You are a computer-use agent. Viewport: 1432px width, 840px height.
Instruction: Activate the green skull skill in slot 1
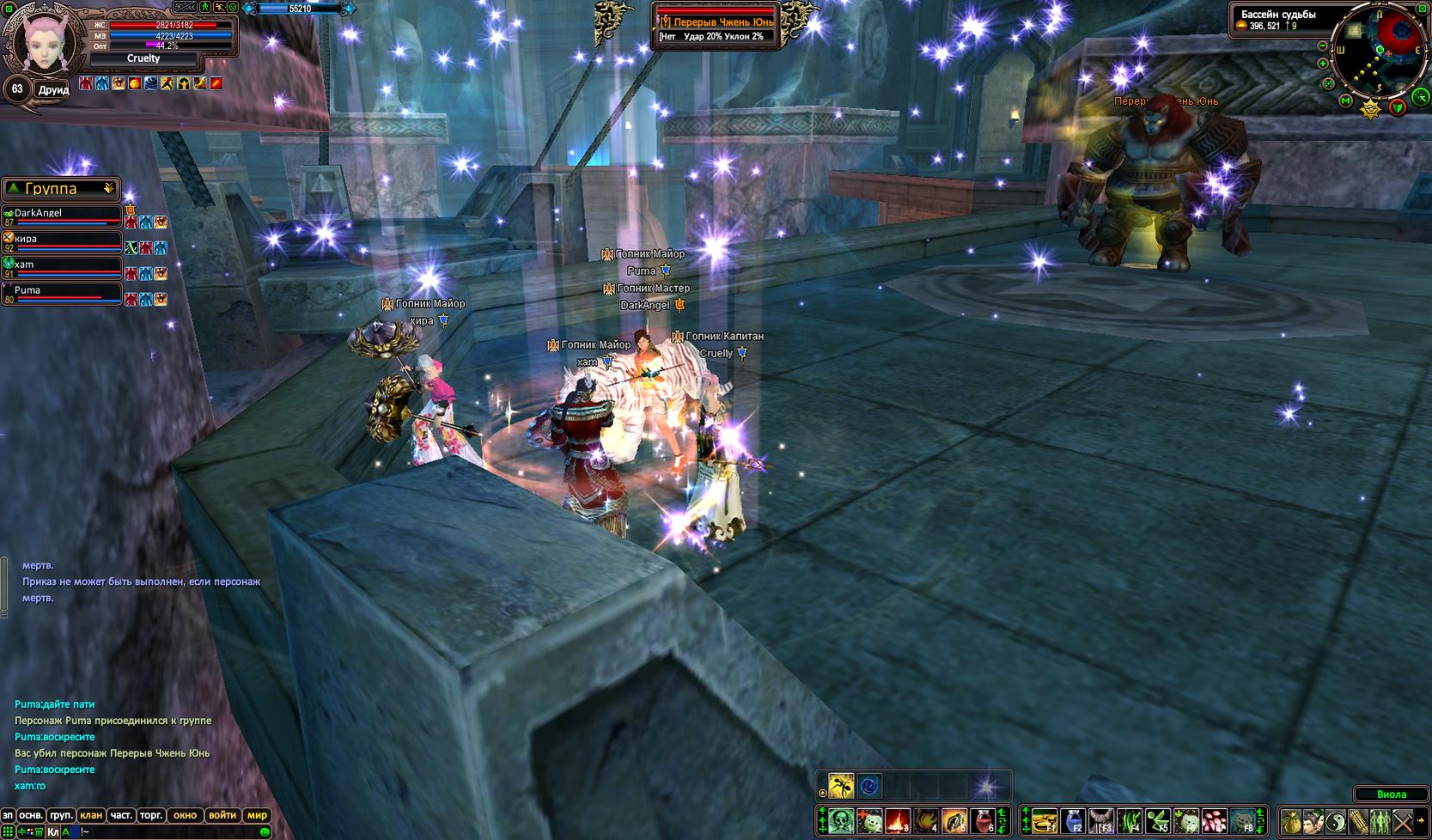point(841,822)
